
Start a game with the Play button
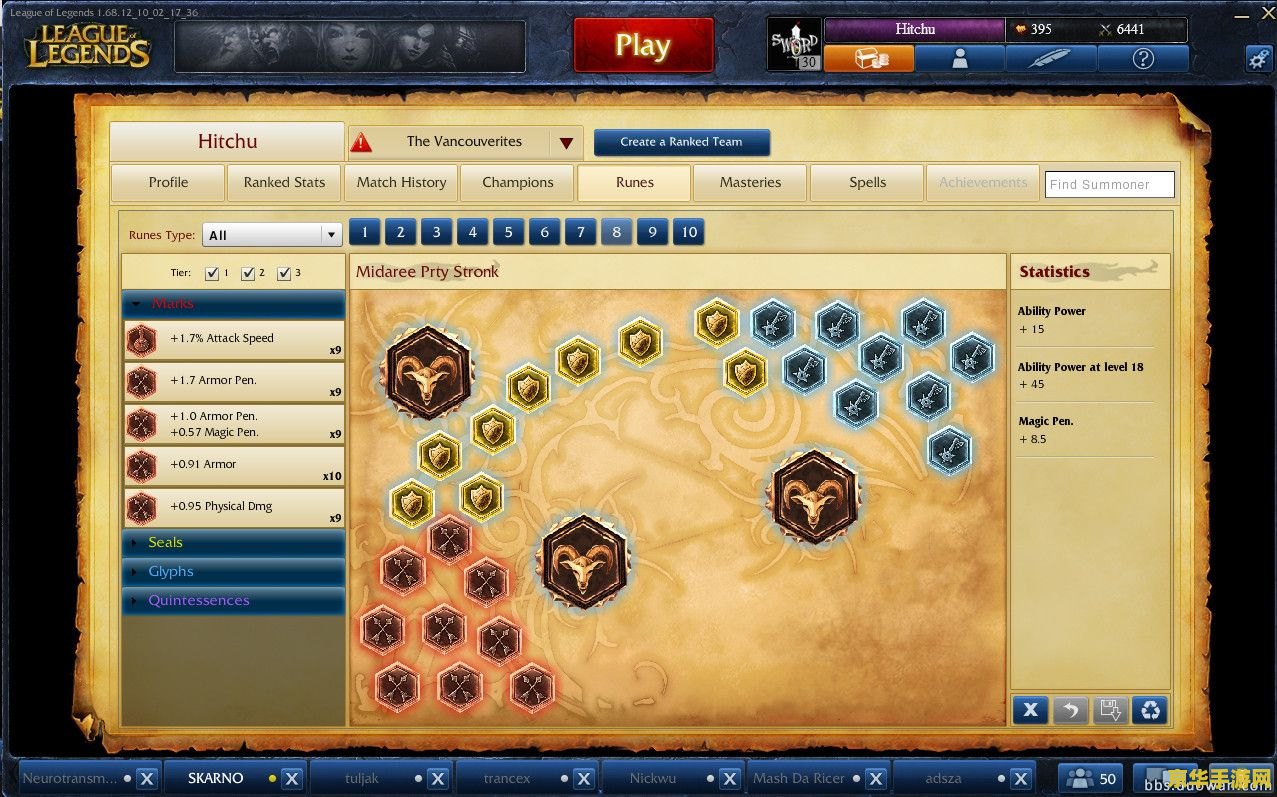coord(643,46)
